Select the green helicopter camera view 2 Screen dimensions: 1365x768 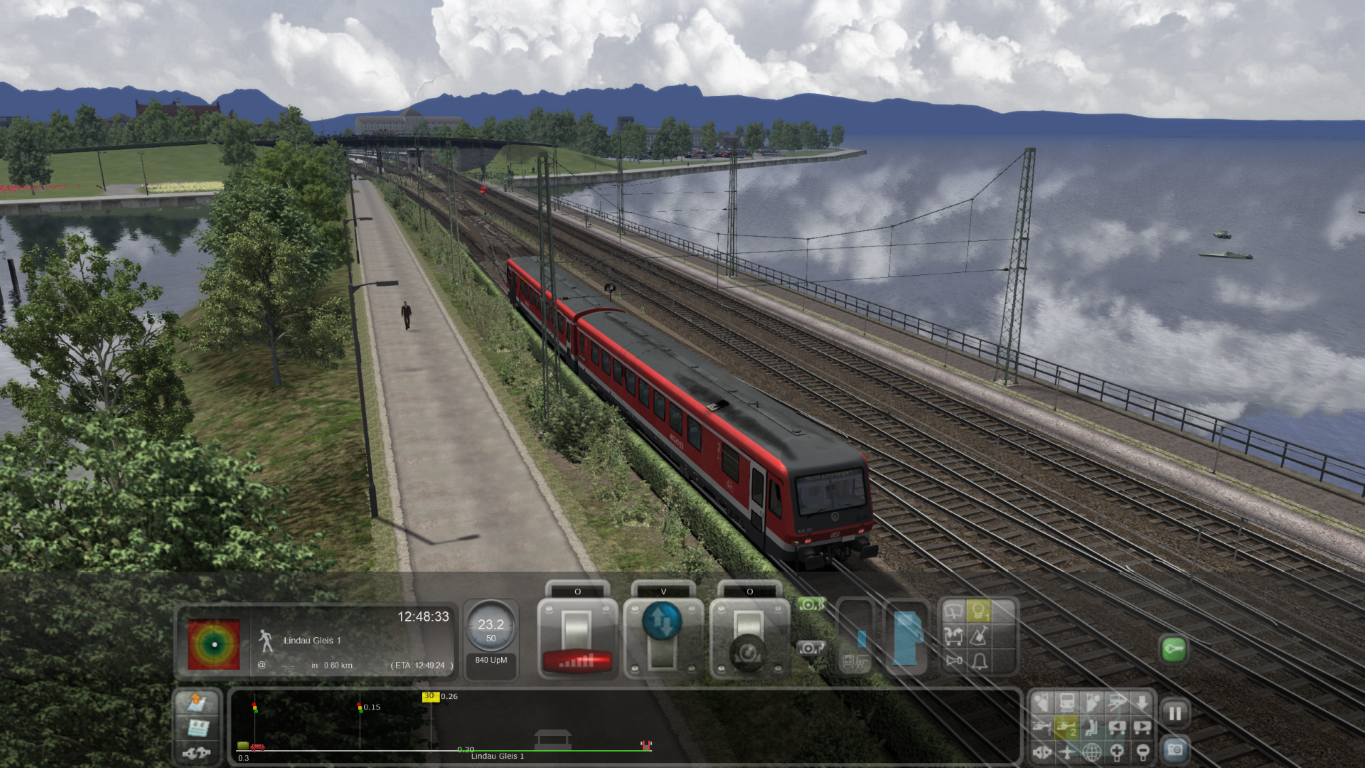pos(1067,726)
